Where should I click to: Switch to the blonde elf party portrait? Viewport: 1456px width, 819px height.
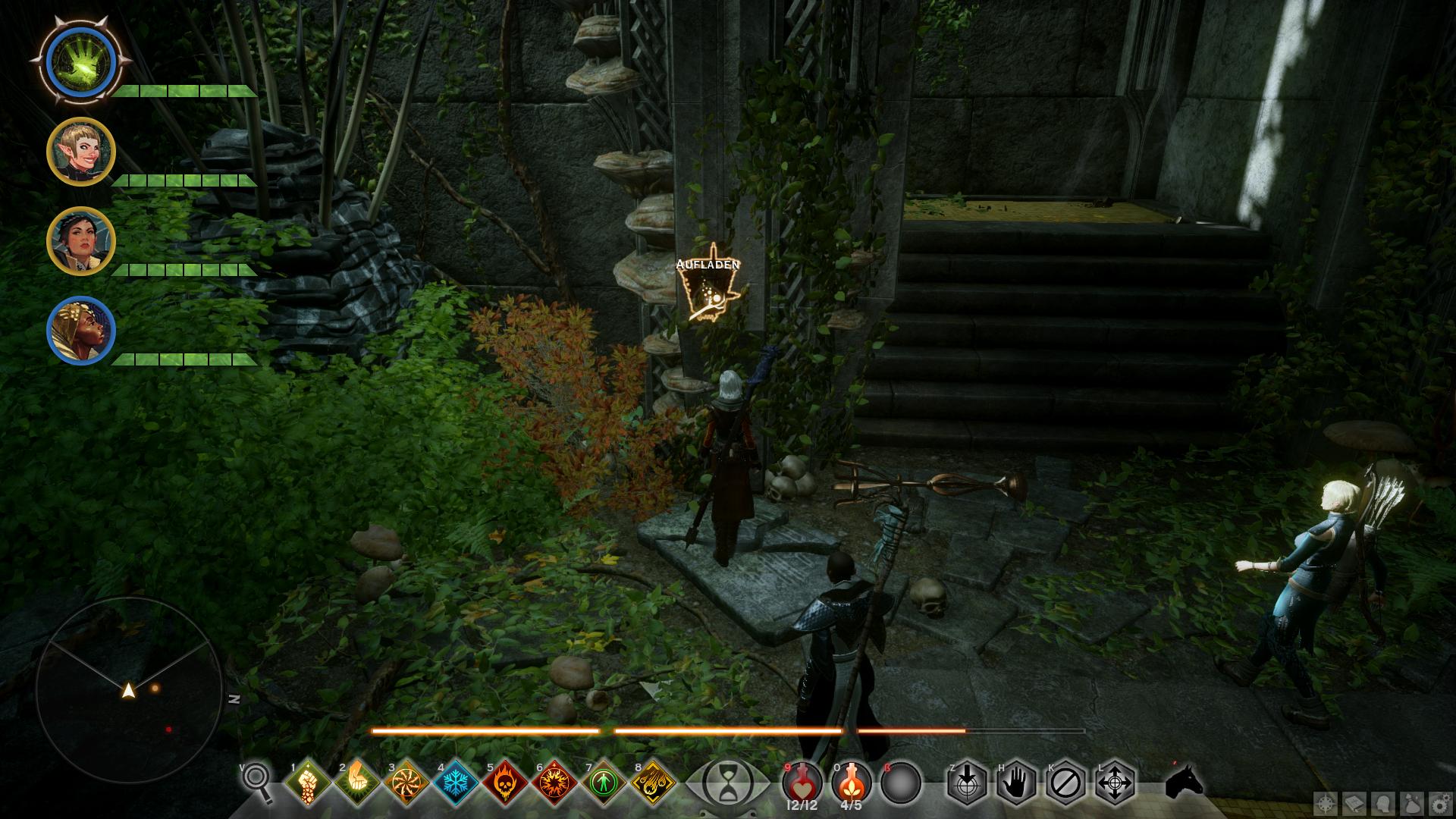80,152
